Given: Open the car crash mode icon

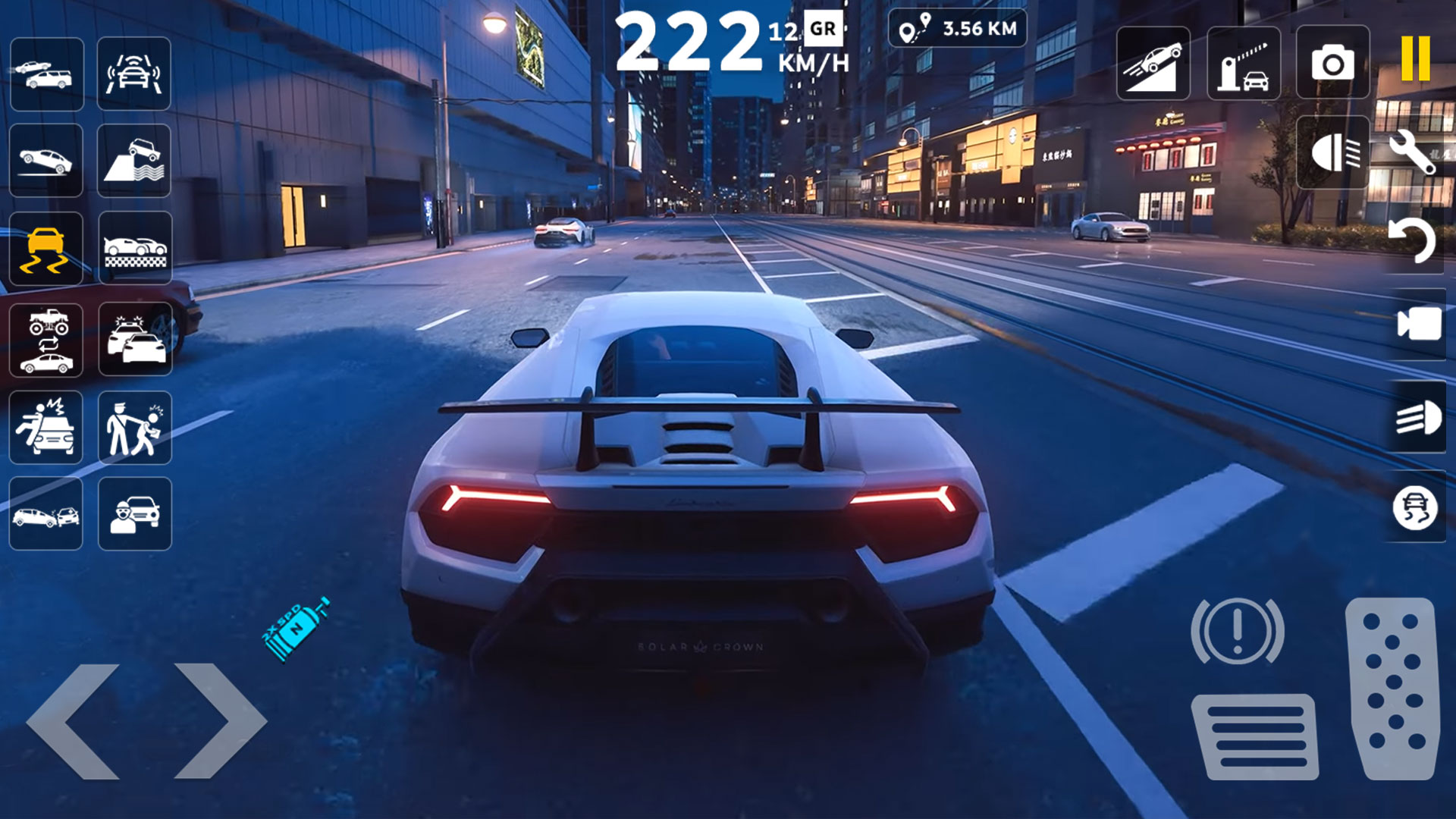Looking at the screenshot, I should pos(45,515).
